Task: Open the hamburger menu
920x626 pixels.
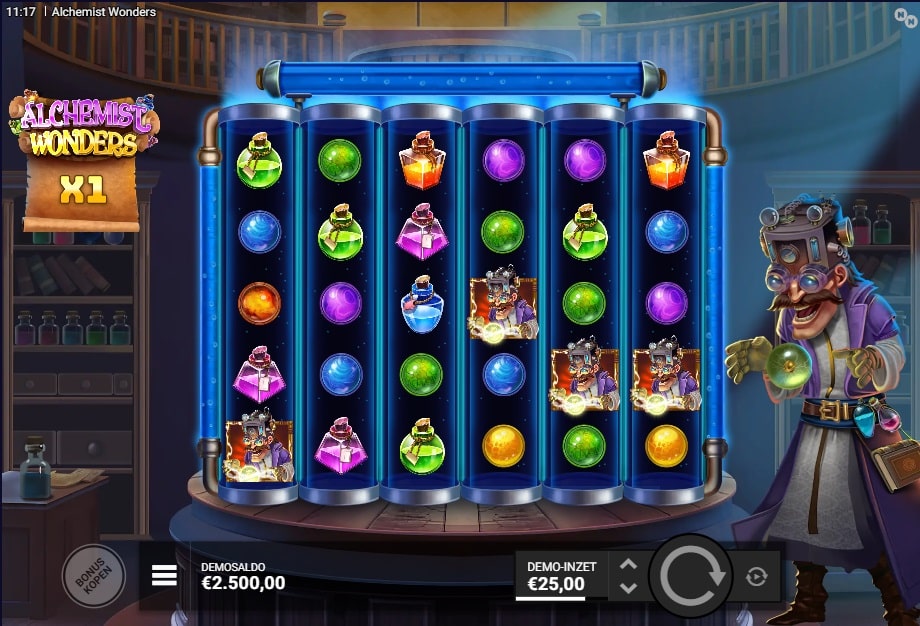Action: tap(165, 575)
